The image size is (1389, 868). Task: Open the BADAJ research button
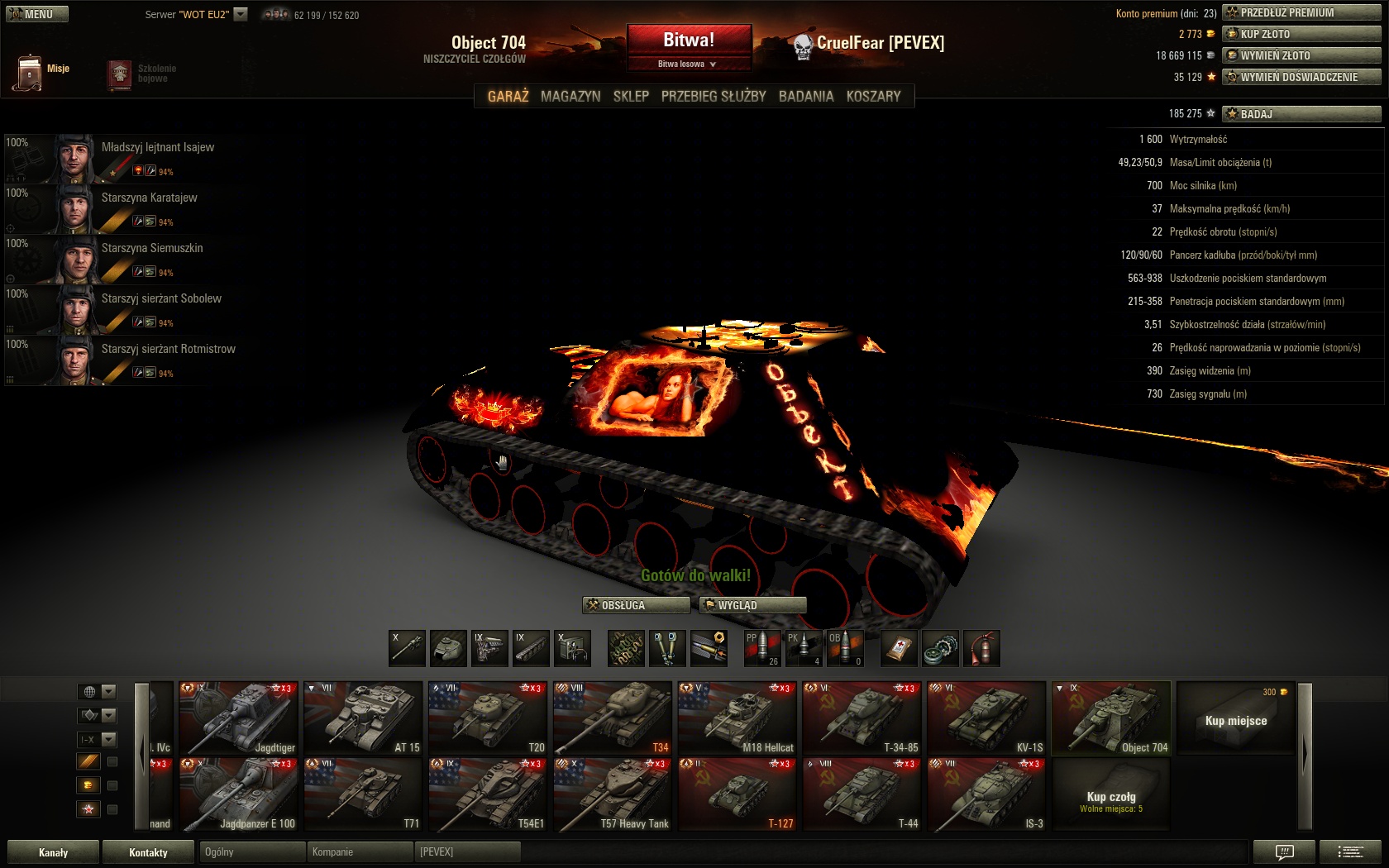point(1301,114)
